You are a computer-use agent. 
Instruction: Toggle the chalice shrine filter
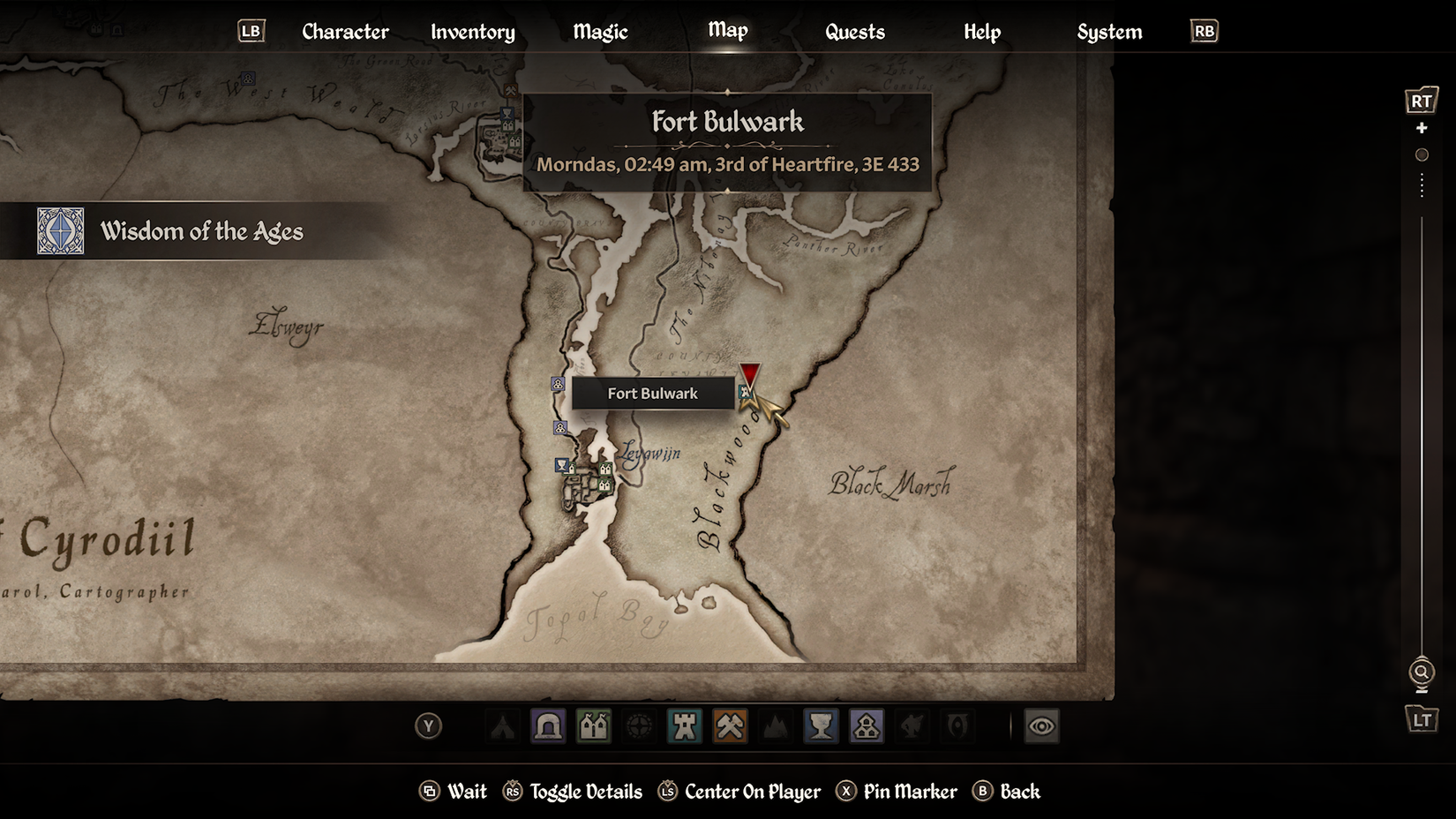coord(822,726)
